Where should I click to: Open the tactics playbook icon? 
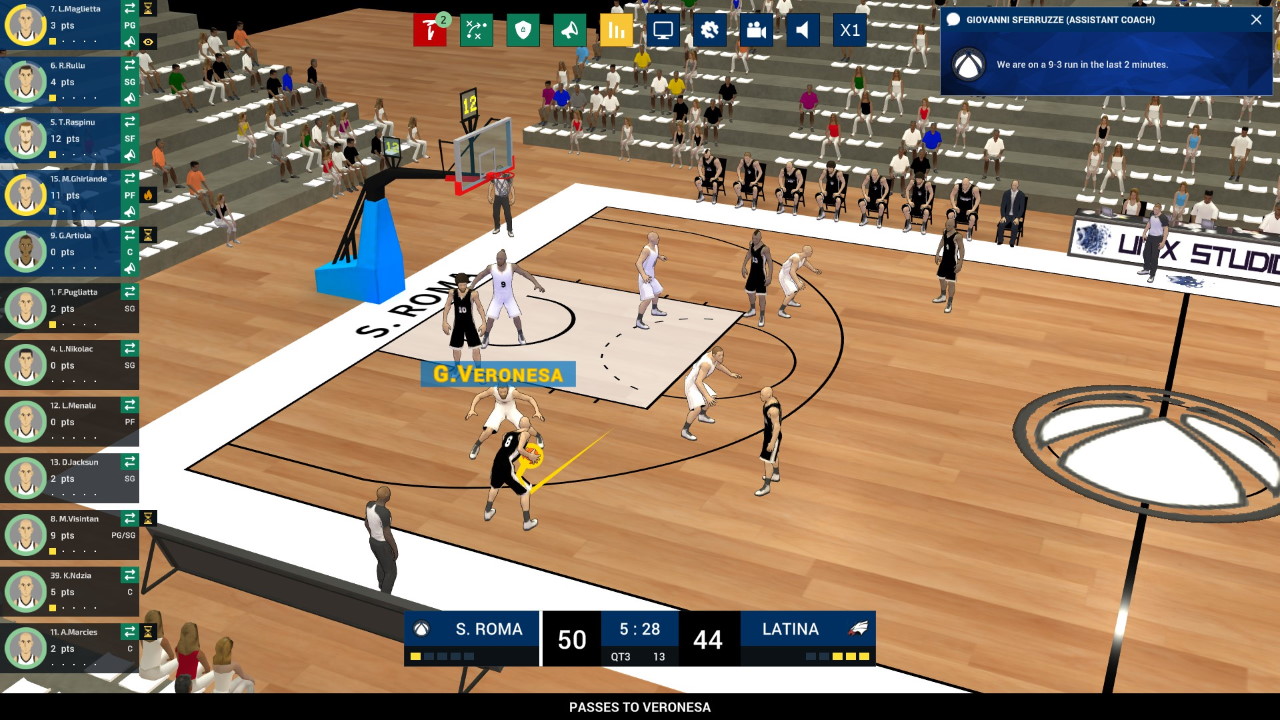click(476, 30)
